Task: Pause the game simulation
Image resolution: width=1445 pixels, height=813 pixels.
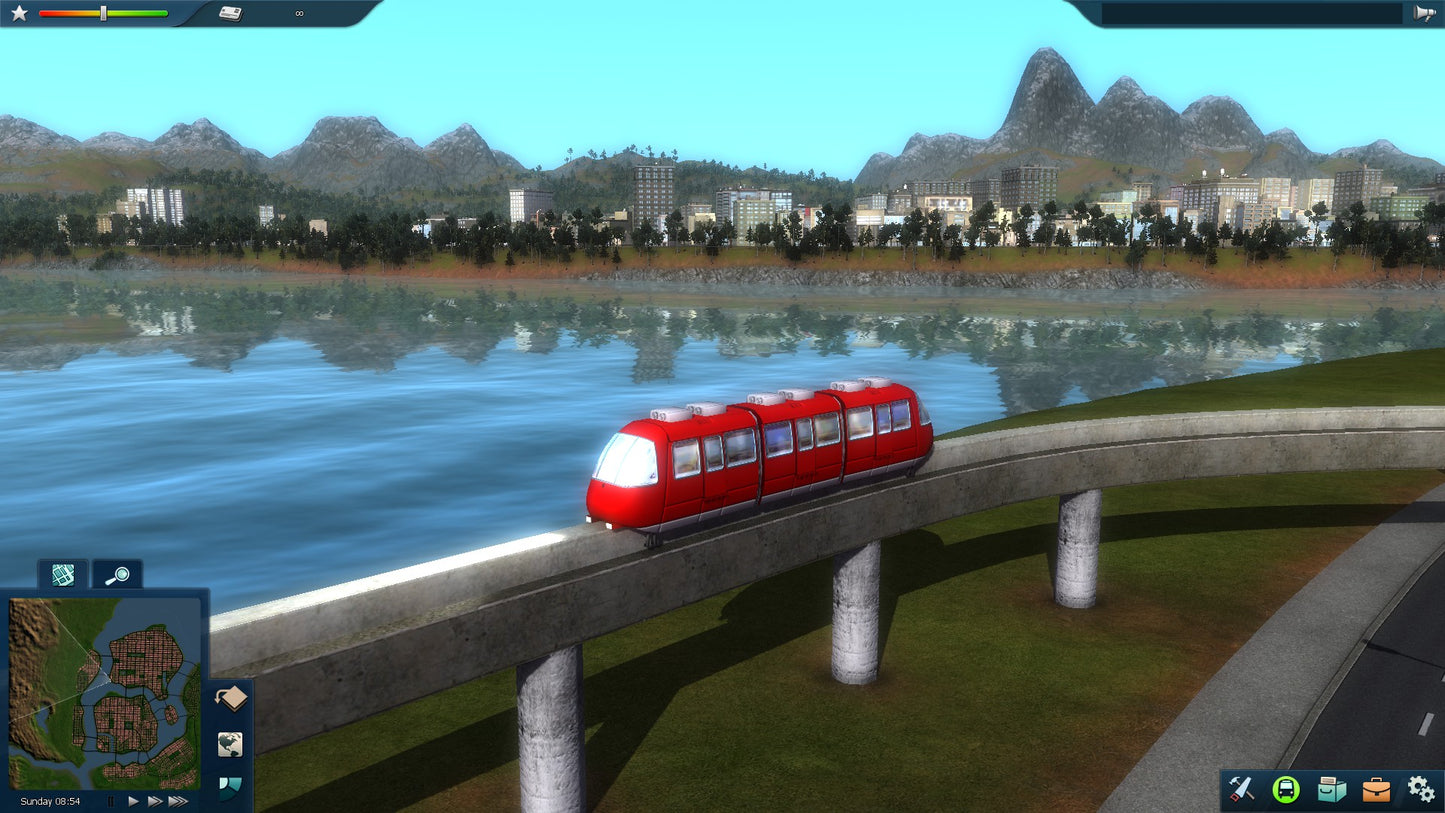Action: point(110,801)
